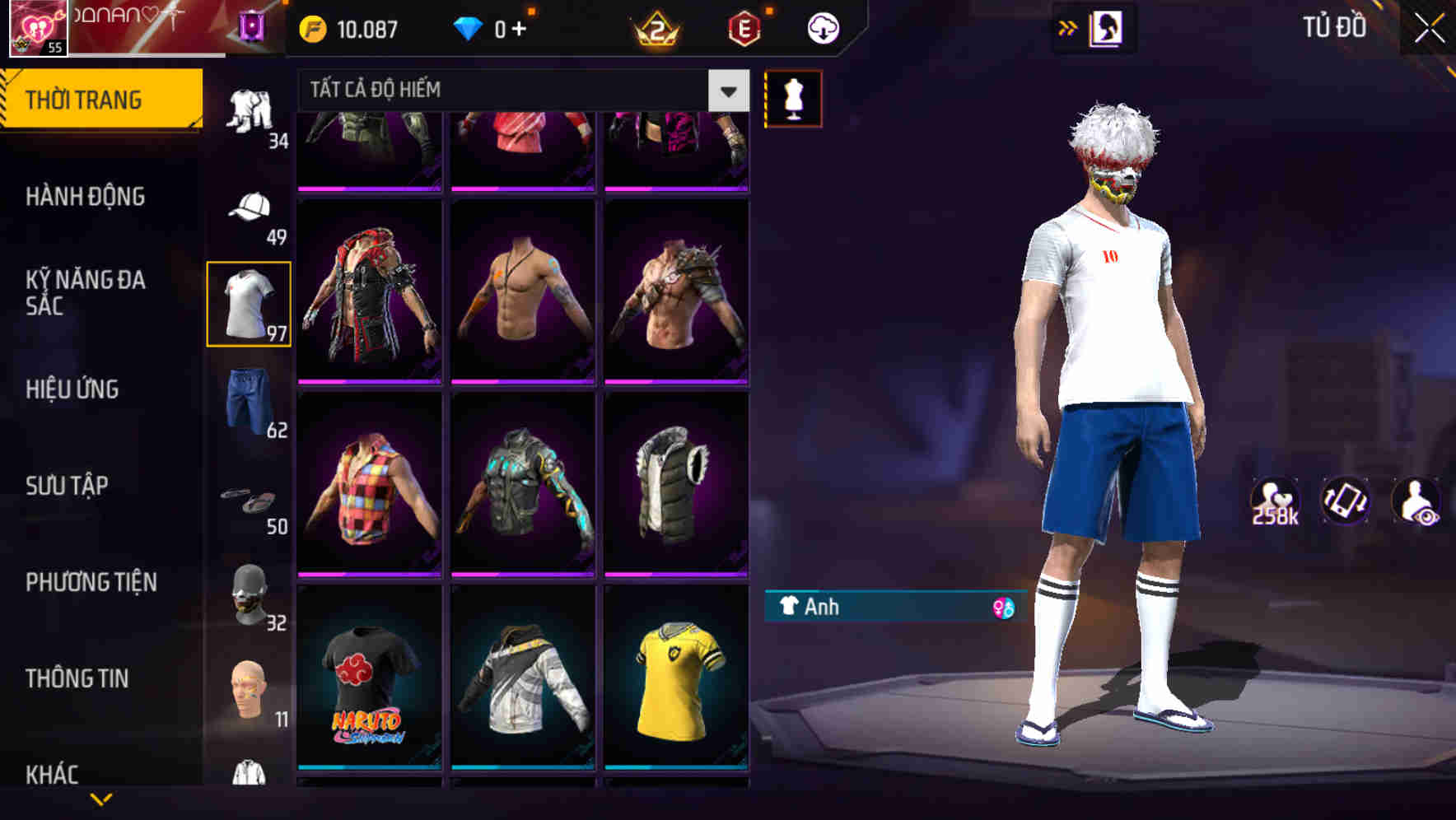
Task: Open the TẤT CẢ ĐỘ HIẾM rarity dropdown
Action: click(511, 91)
